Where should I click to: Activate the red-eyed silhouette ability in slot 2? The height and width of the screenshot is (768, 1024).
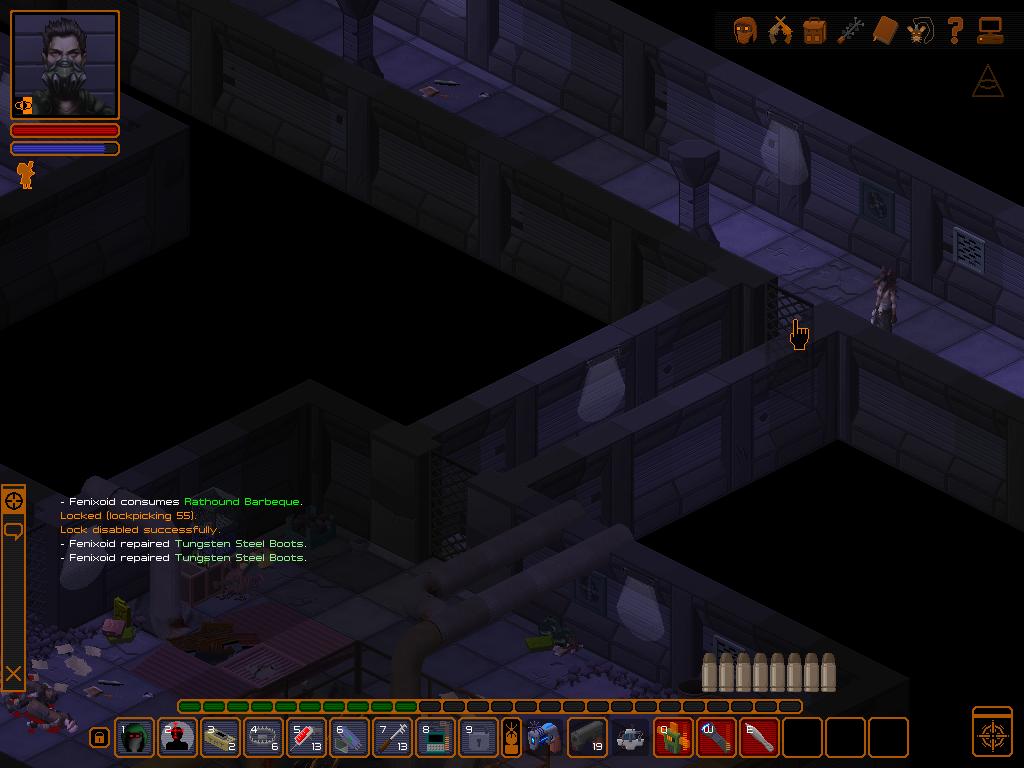click(x=178, y=738)
